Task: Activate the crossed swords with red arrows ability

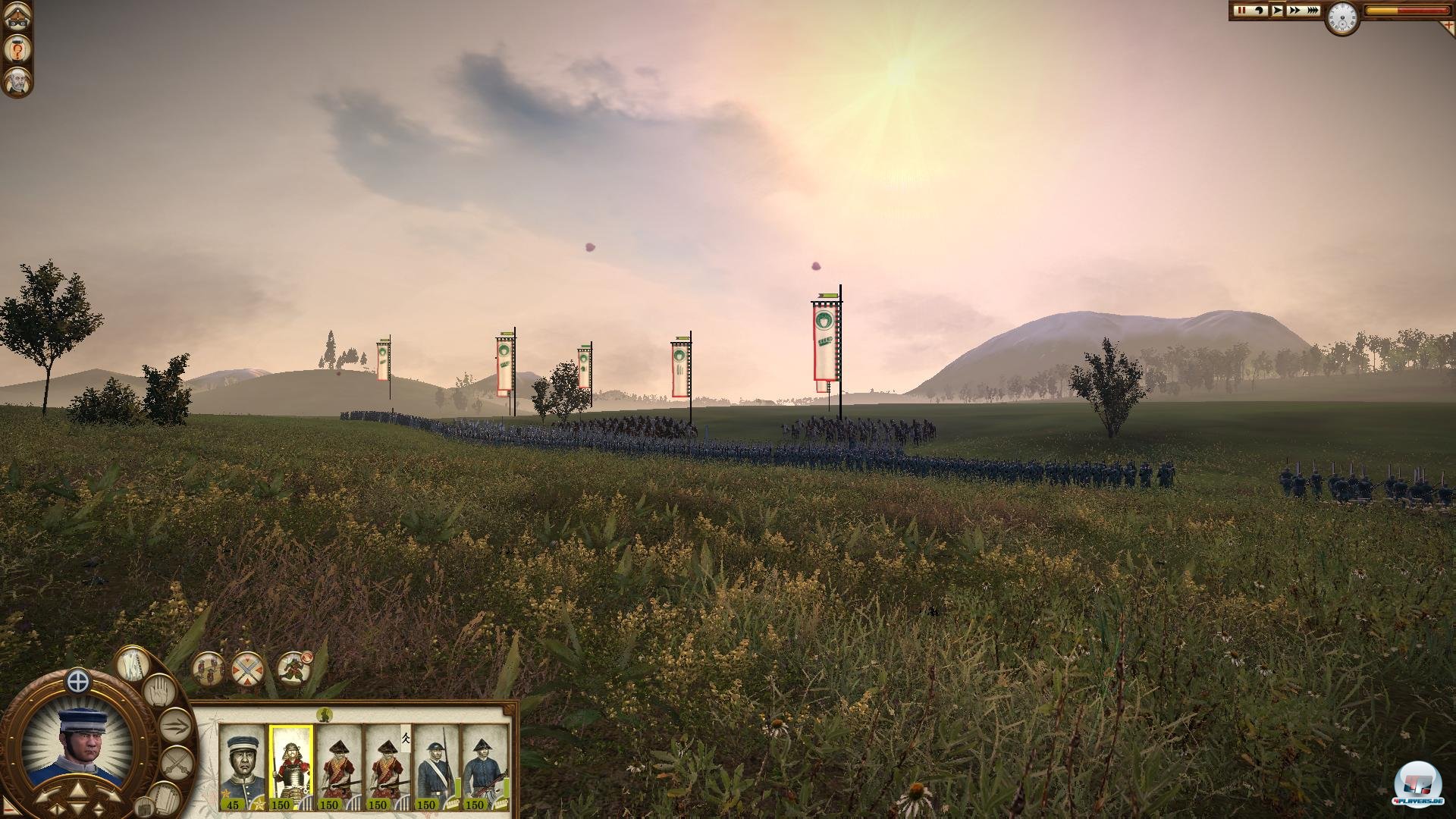Action: [248, 668]
